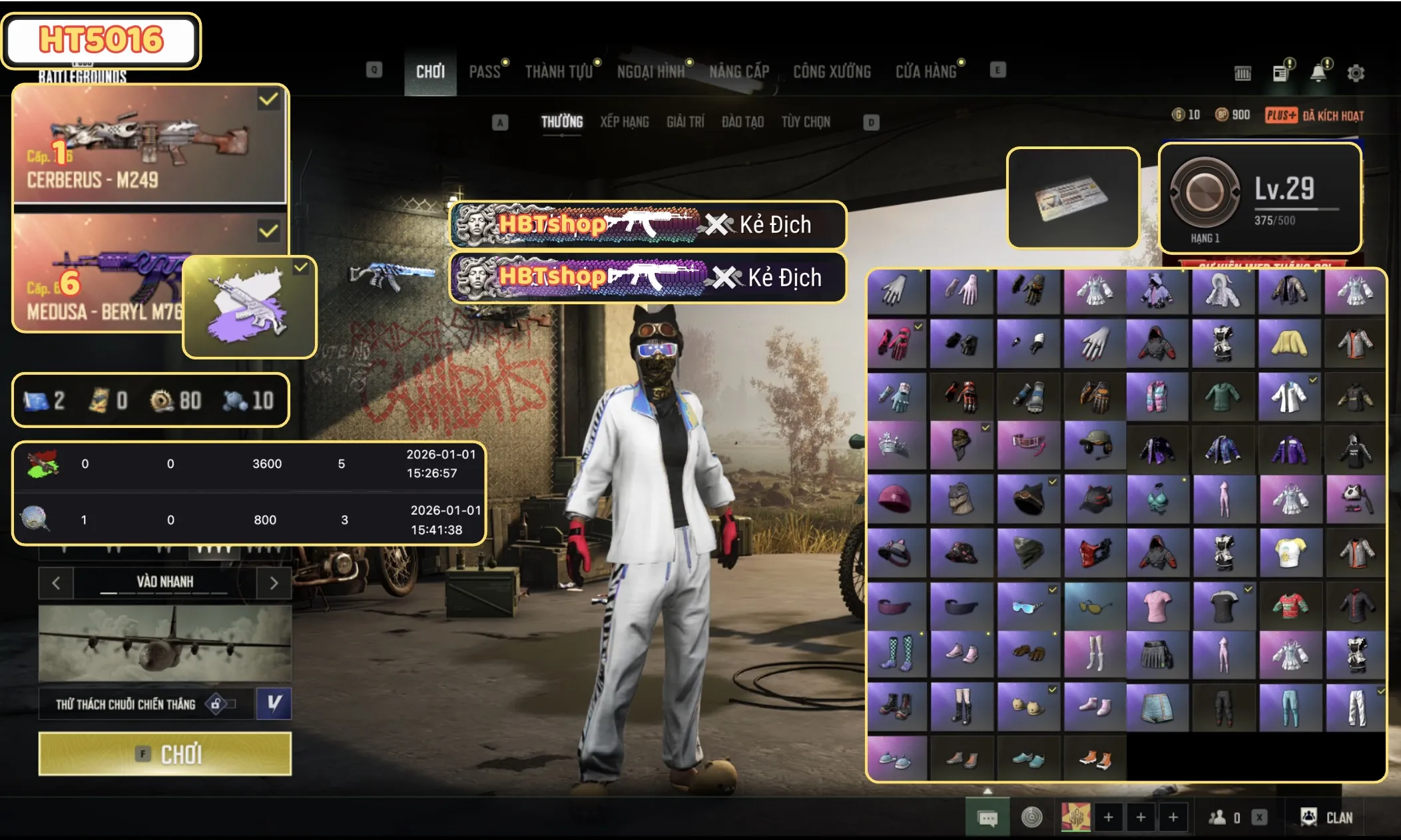Switch to the THÀNH TỰU tab
The image size is (1401, 840).
click(x=559, y=71)
